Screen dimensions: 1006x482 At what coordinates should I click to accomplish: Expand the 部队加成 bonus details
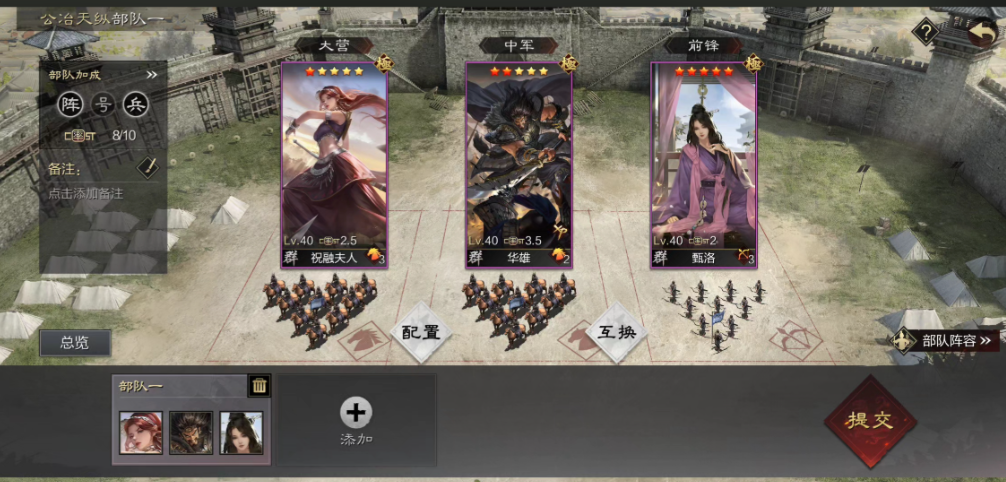click(152, 74)
